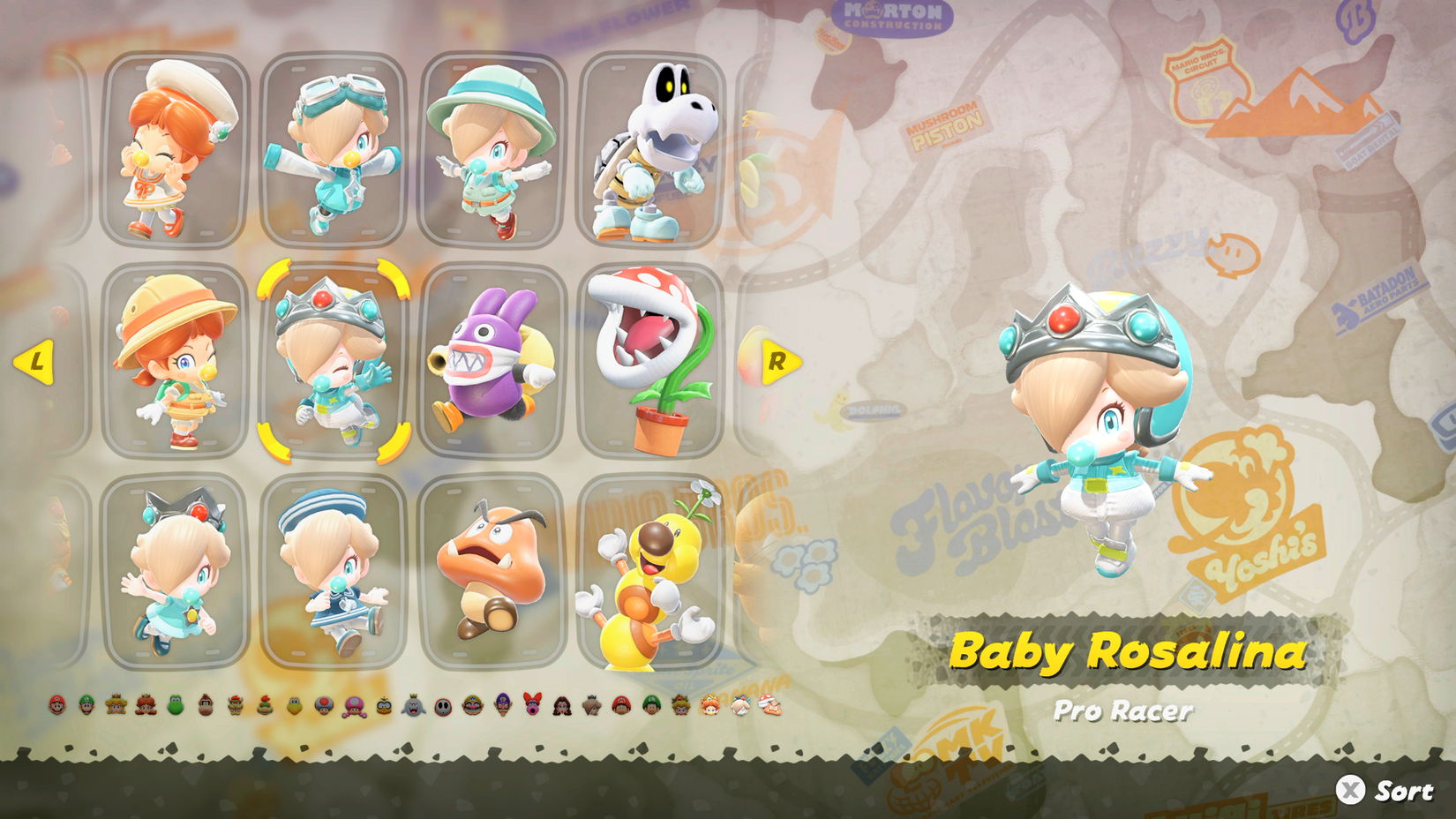Screen dimensions: 1456x819
Task: Select Mario's head icon in the character strip
Action: pos(56,706)
